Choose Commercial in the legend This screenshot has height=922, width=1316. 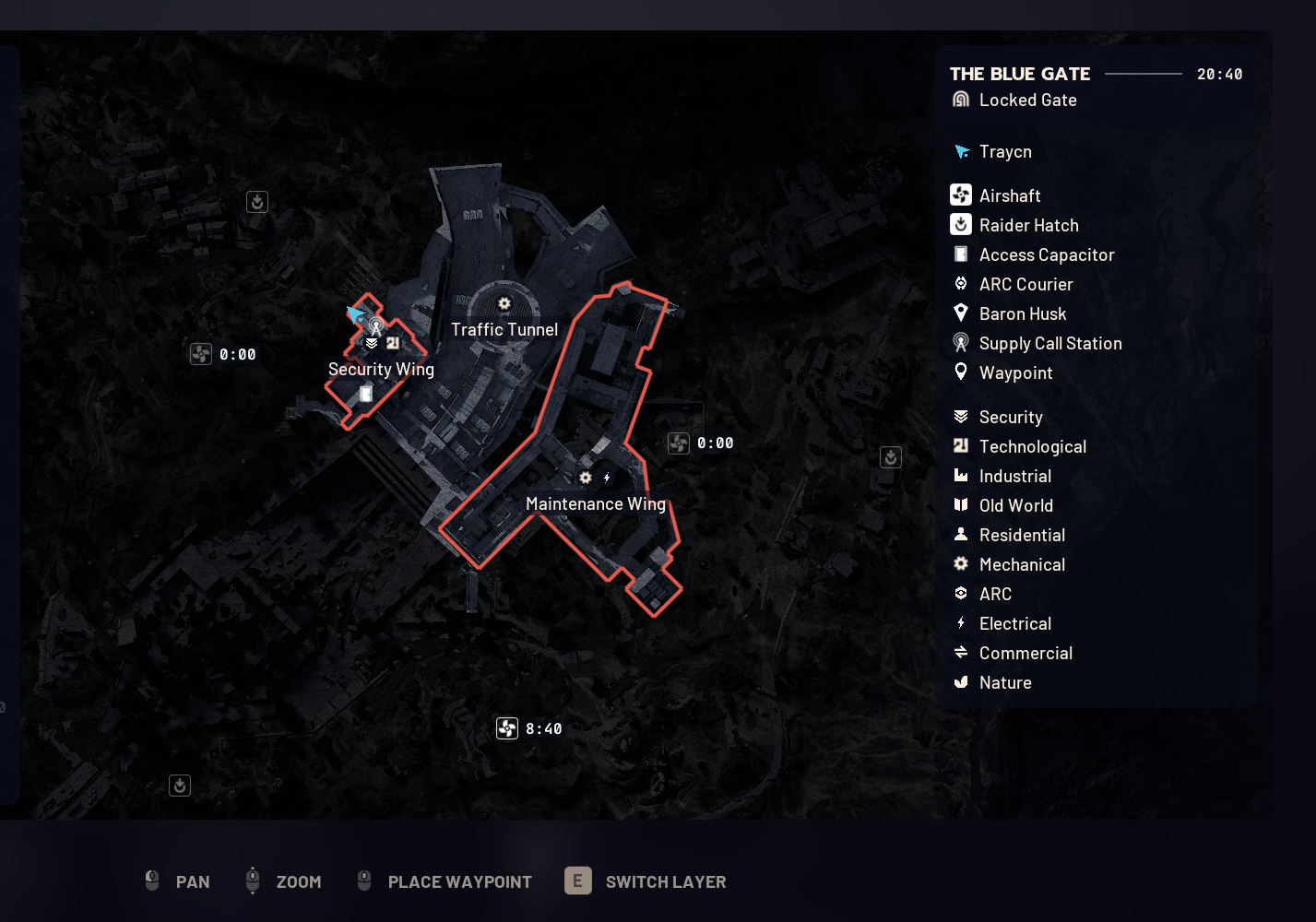[1025, 653]
